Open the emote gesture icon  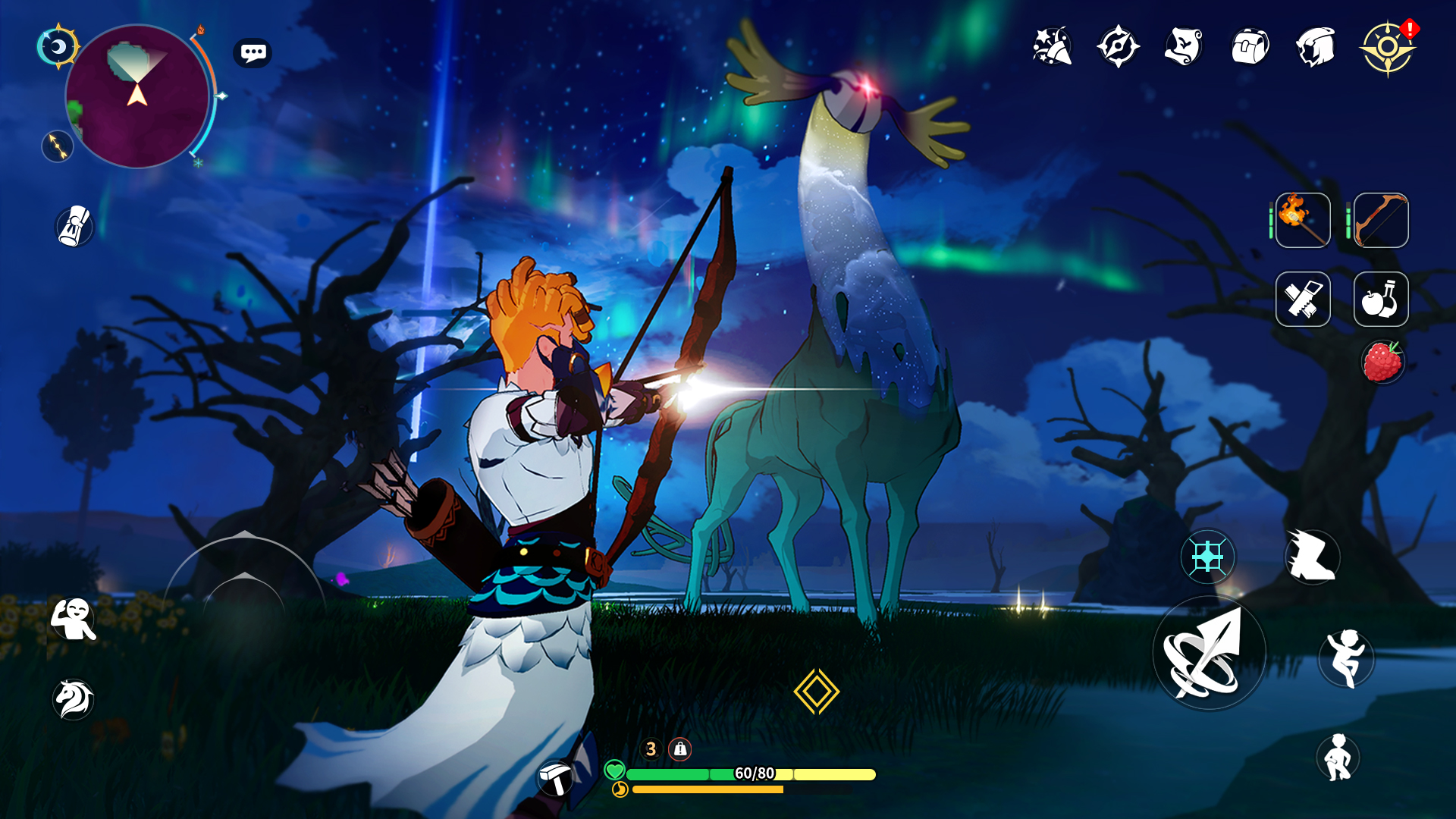tap(73, 619)
